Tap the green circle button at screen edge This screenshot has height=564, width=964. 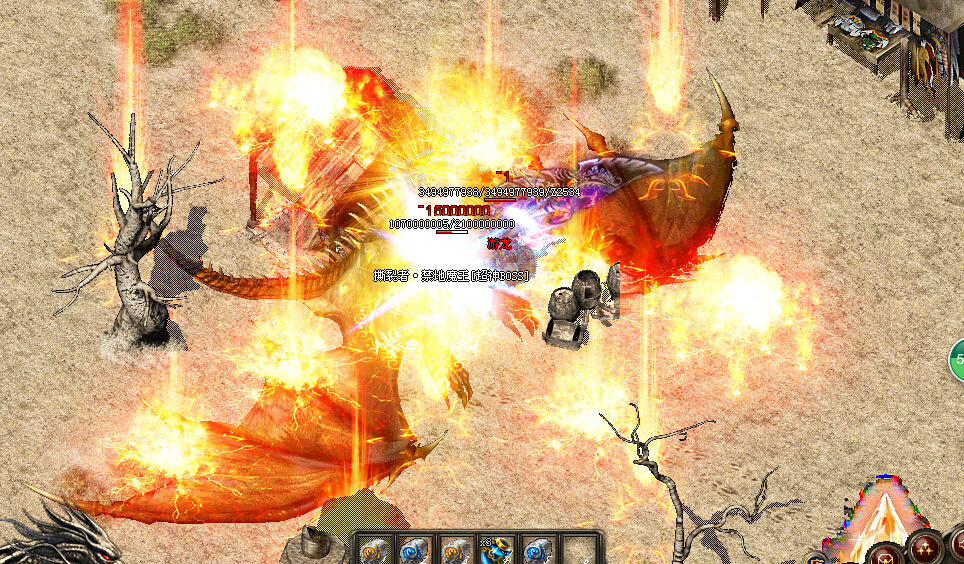point(958,359)
